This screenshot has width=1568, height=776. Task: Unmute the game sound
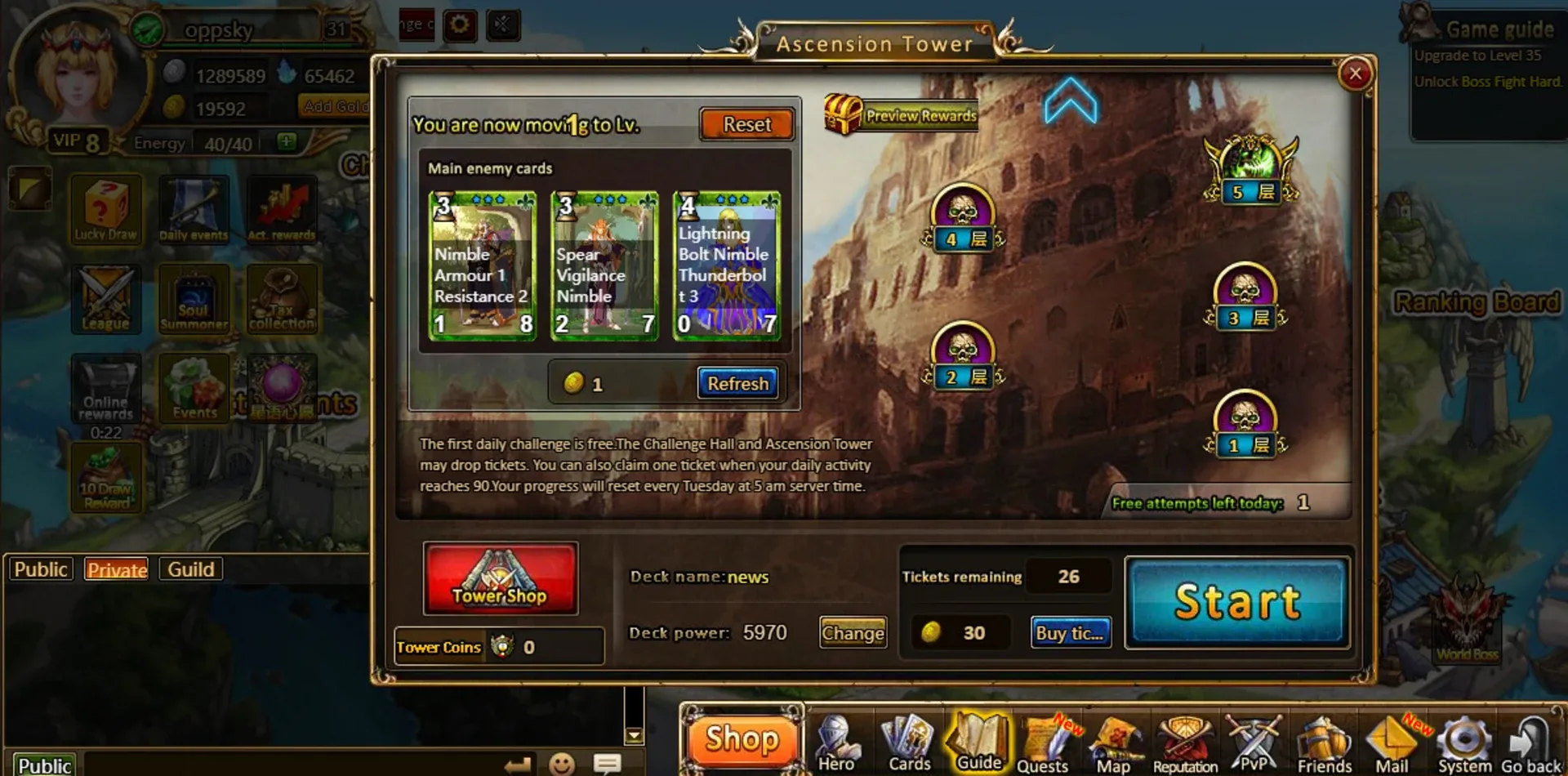point(502,25)
